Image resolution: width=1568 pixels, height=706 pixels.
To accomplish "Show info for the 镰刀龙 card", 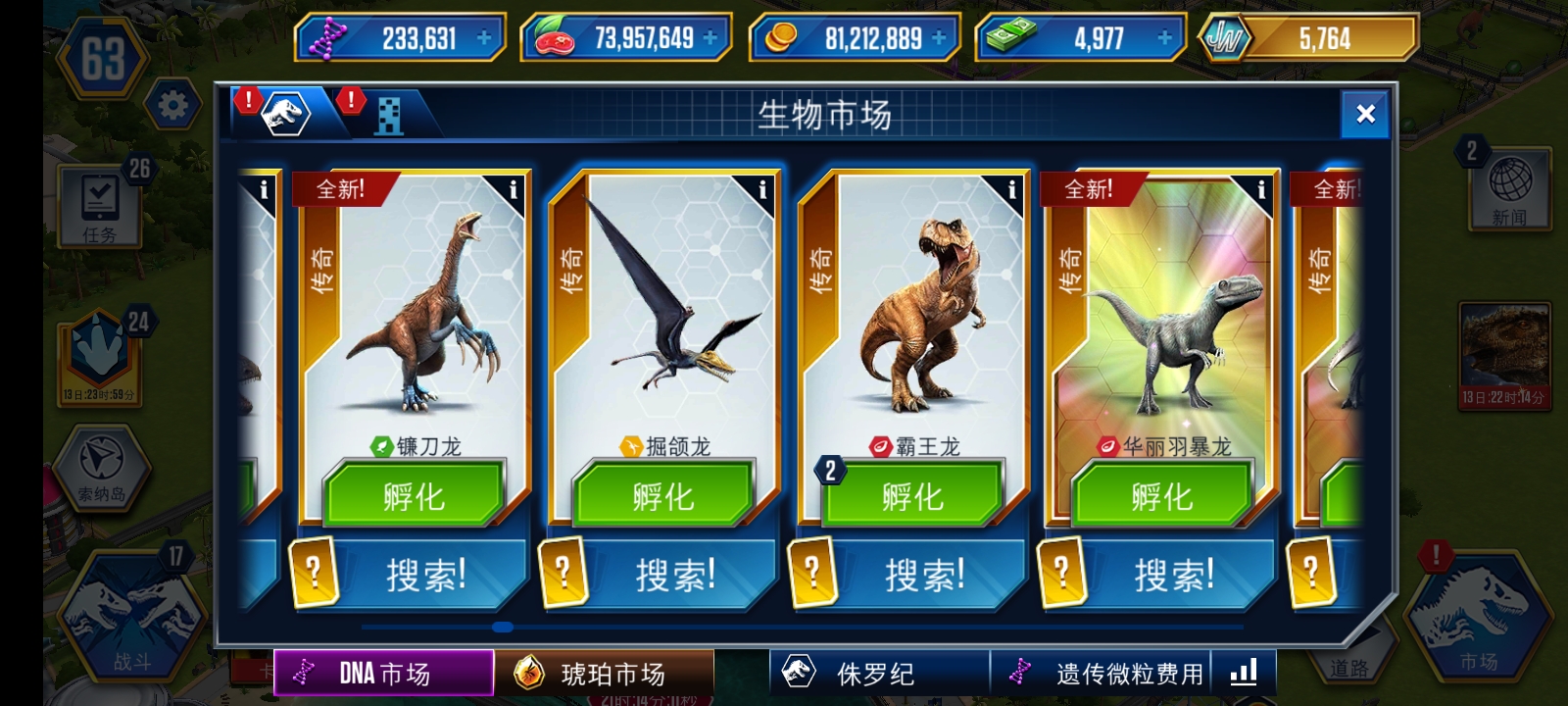I will (x=513, y=190).
